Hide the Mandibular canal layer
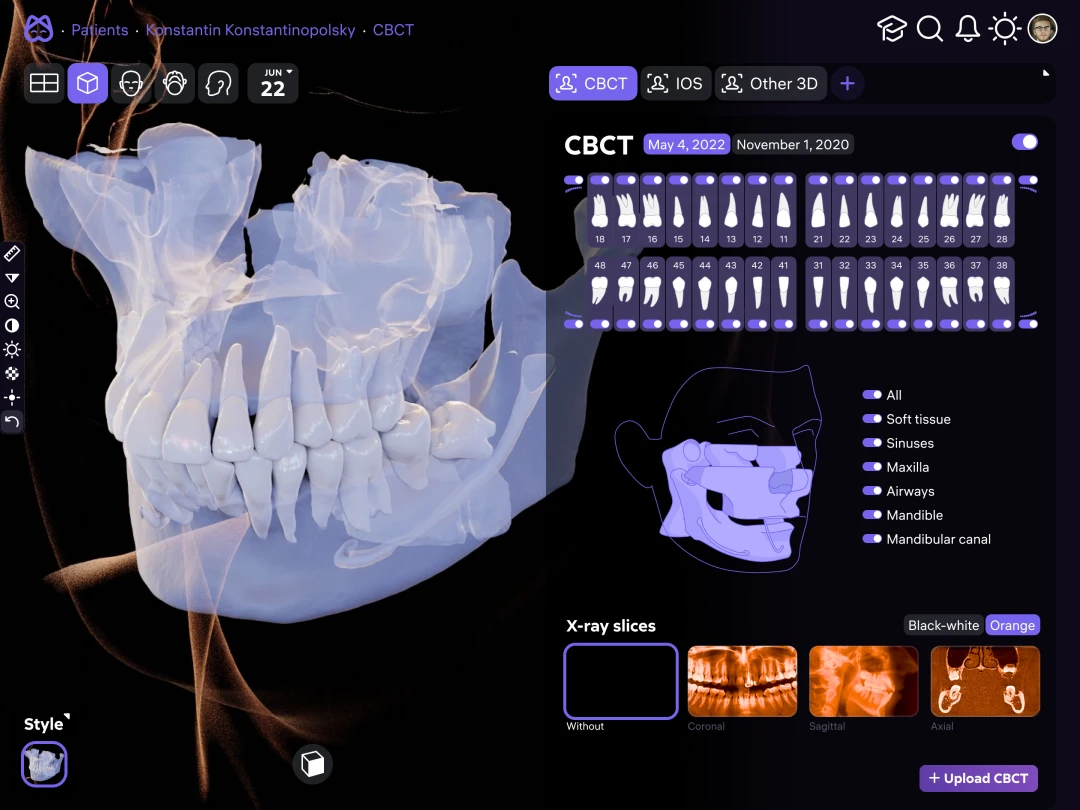The width and height of the screenshot is (1080, 810). click(x=872, y=539)
